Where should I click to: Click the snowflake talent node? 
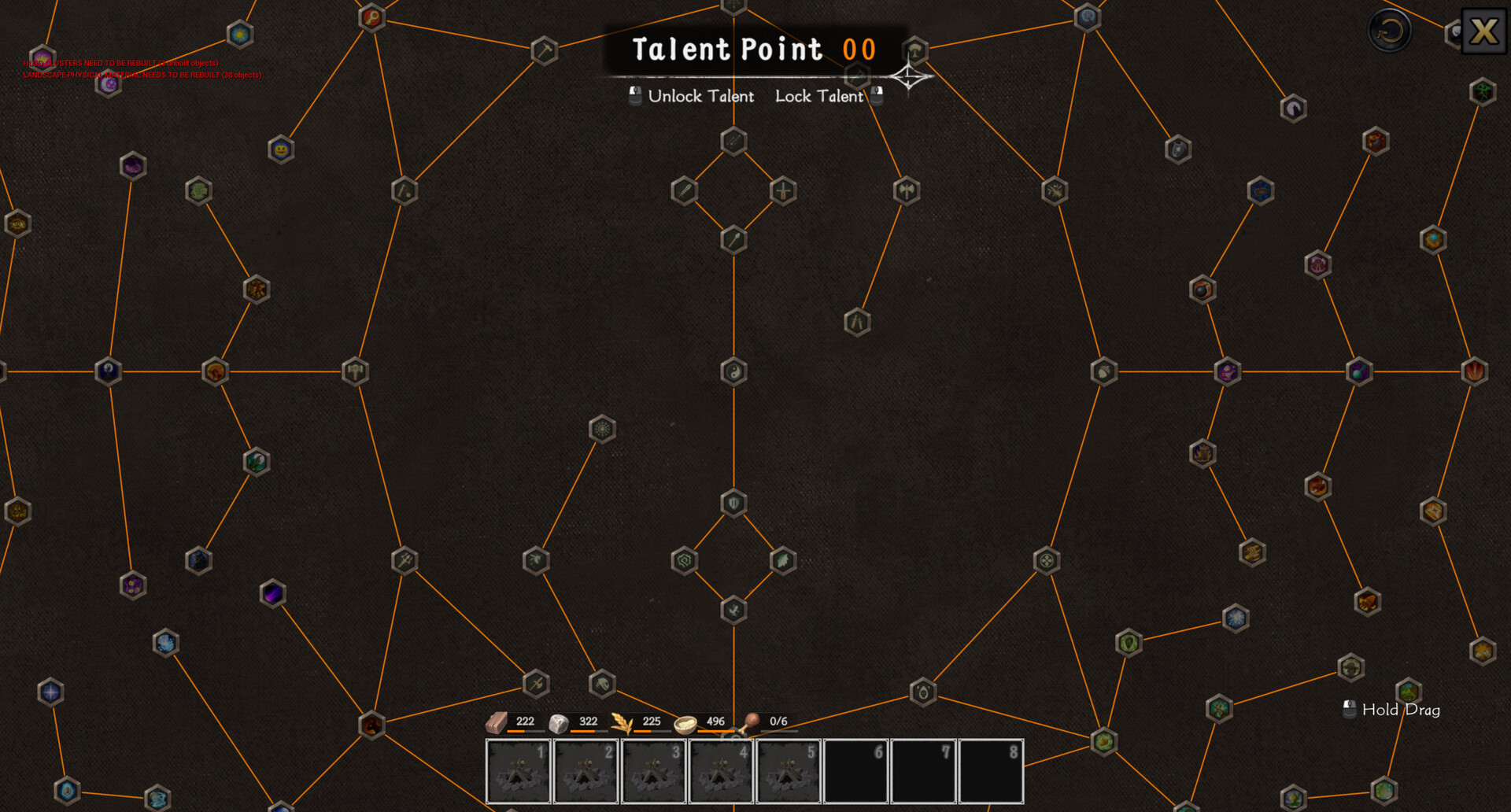click(x=602, y=429)
